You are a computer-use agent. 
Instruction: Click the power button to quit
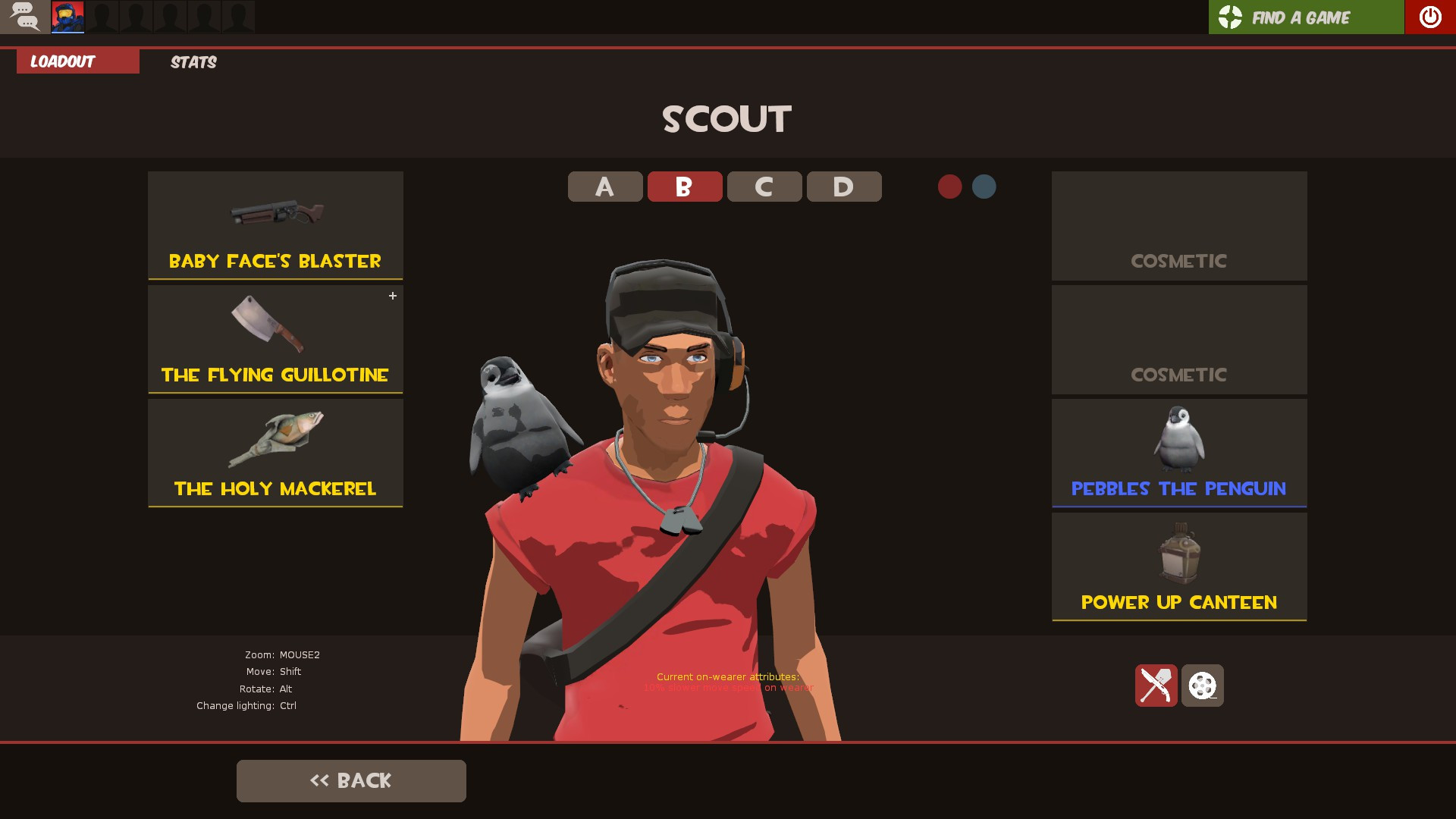click(1430, 17)
